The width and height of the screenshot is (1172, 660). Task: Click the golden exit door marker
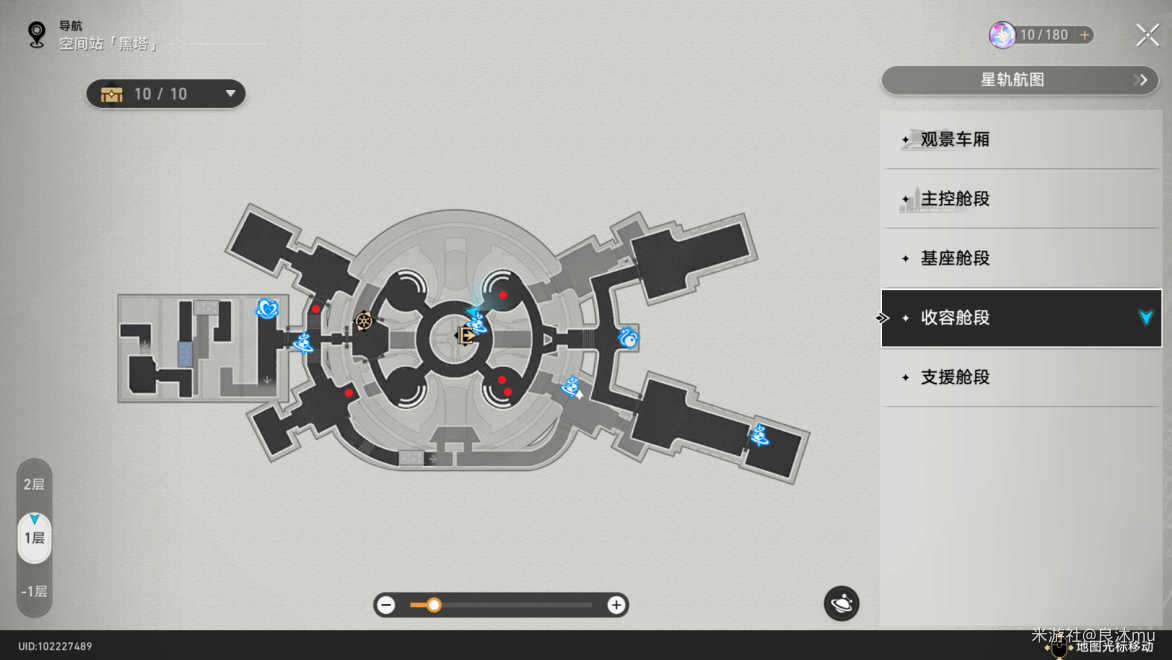tap(466, 336)
